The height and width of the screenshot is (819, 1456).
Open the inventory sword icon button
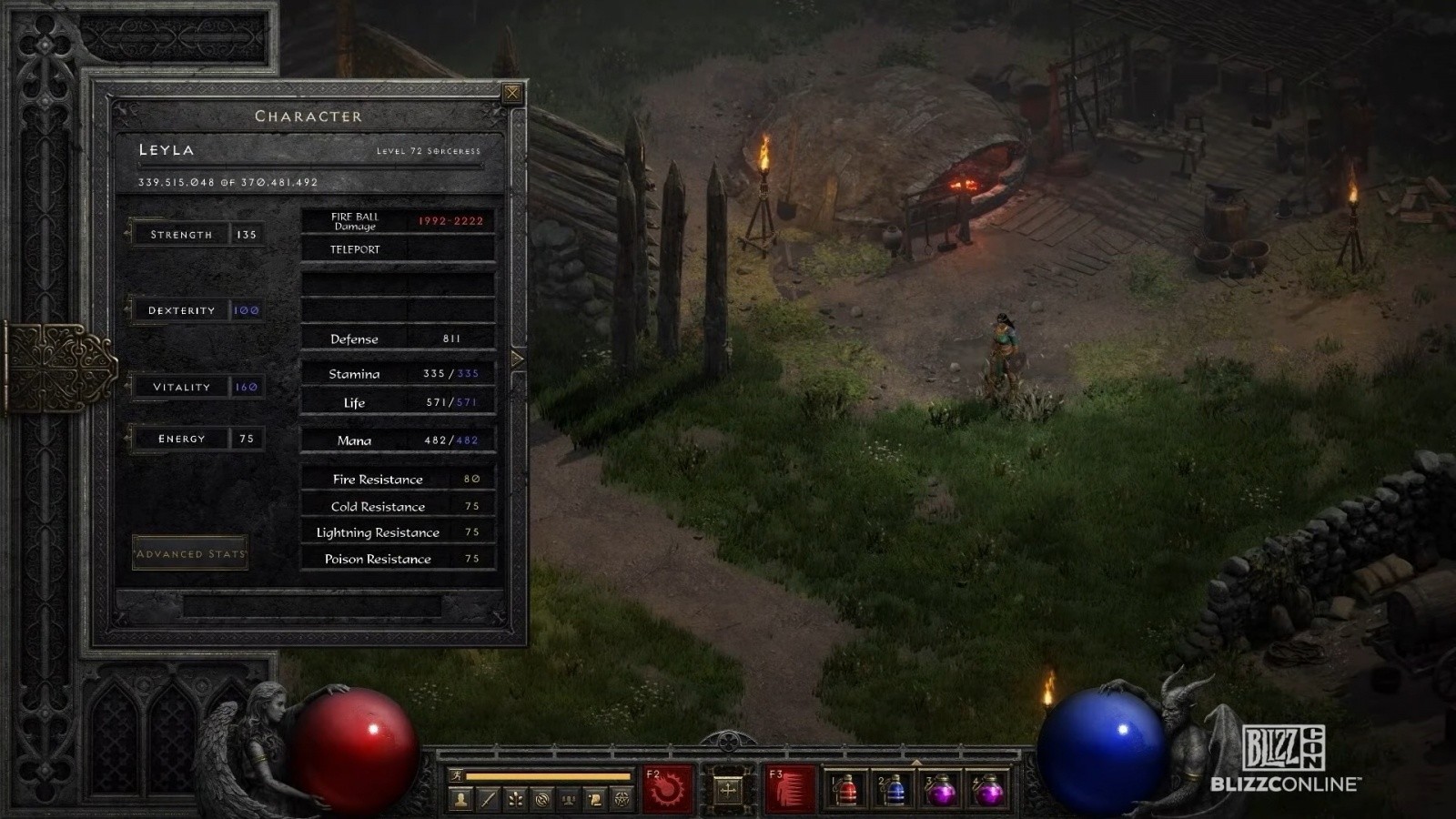489,800
